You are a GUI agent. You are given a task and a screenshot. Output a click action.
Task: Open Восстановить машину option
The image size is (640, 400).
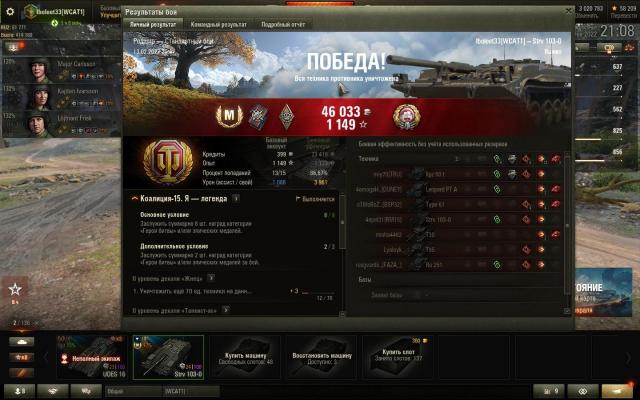322,357
